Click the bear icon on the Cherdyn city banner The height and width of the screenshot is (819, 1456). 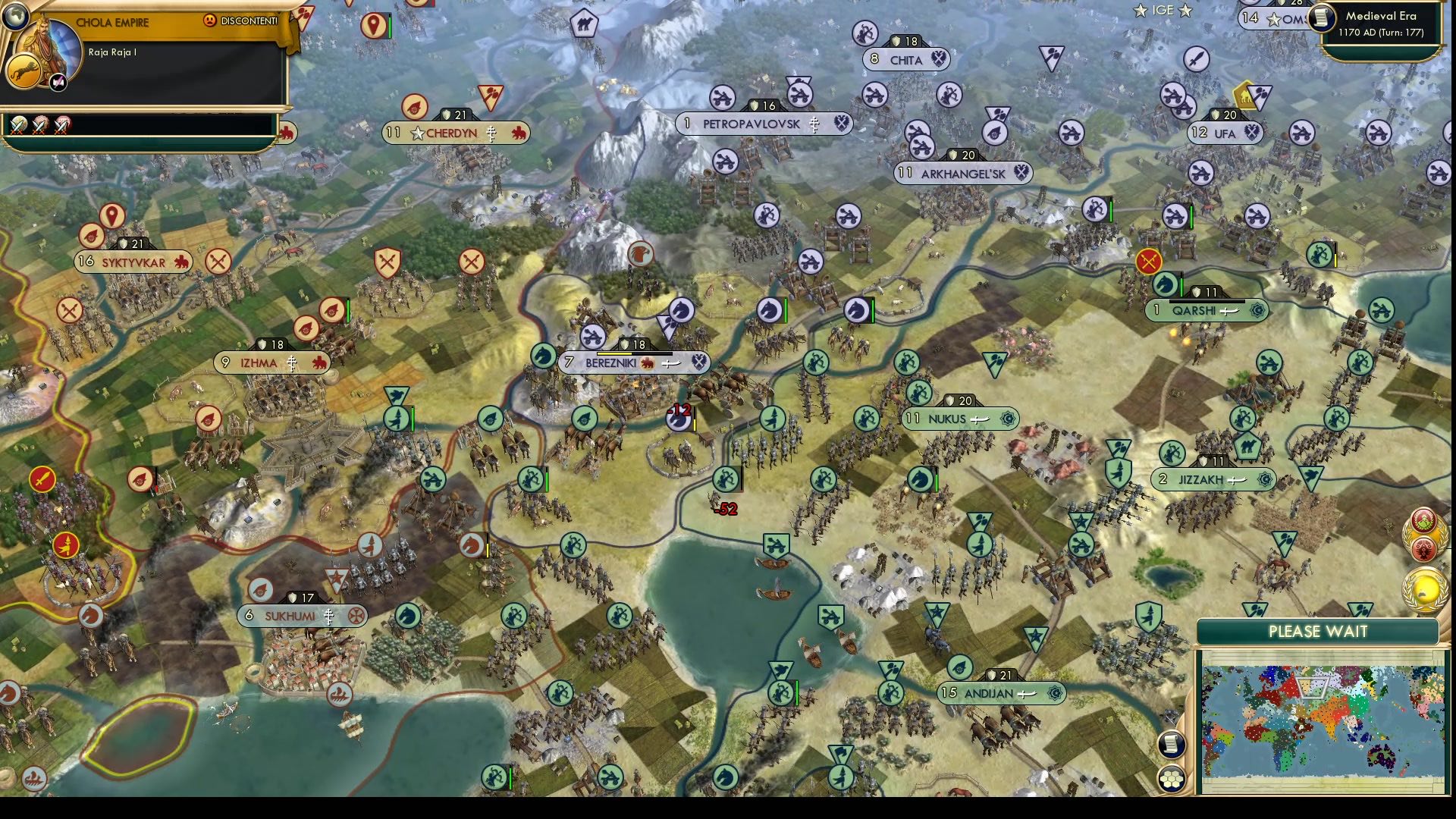click(517, 133)
